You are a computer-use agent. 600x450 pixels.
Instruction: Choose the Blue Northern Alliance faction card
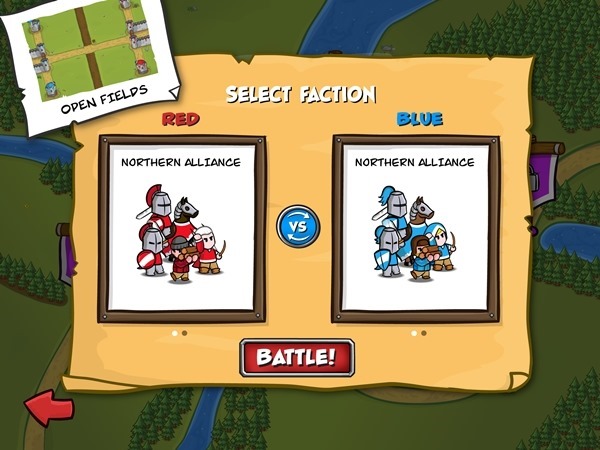click(x=413, y=229)
